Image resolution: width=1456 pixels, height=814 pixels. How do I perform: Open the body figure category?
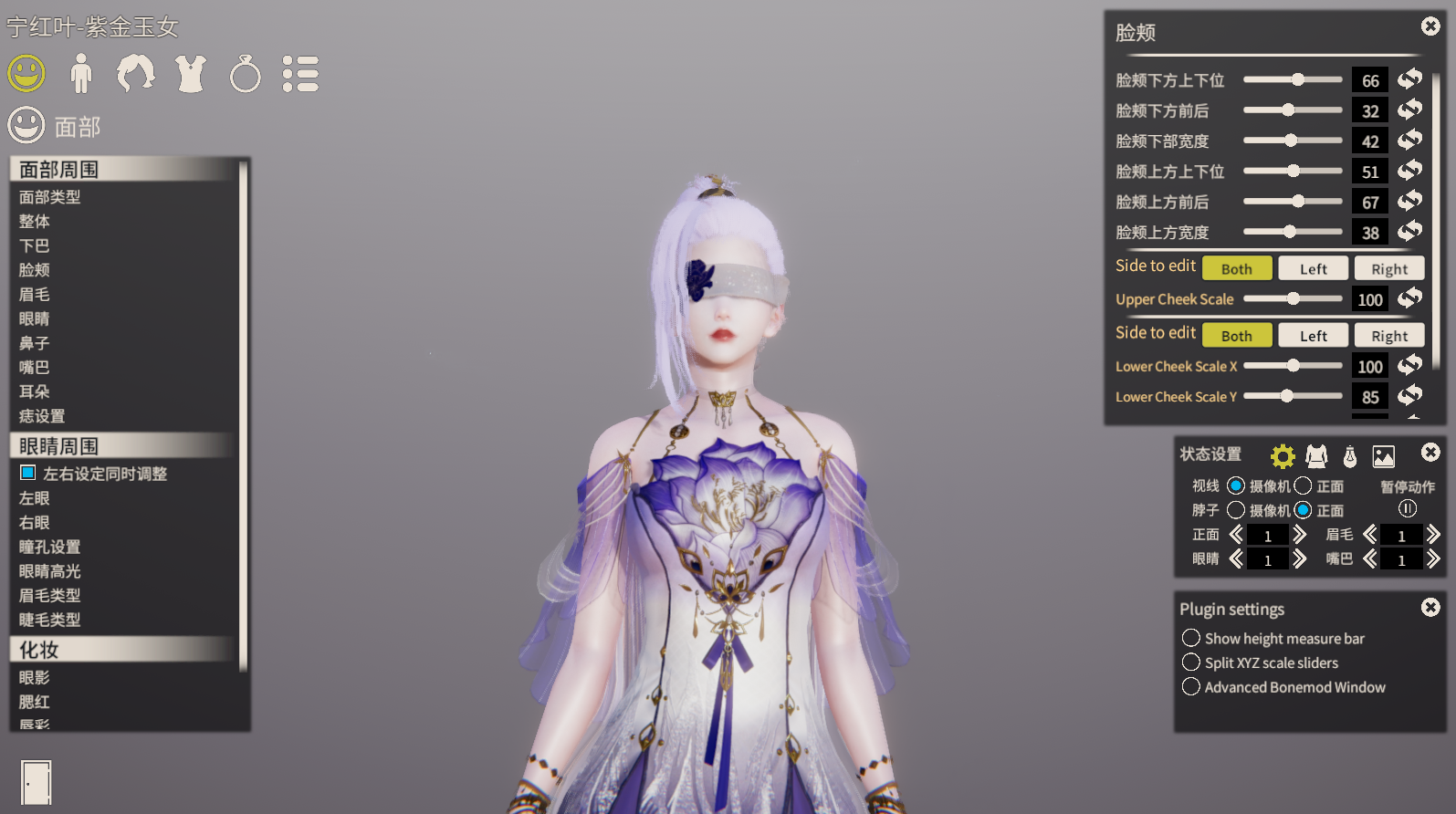(81, 74)
